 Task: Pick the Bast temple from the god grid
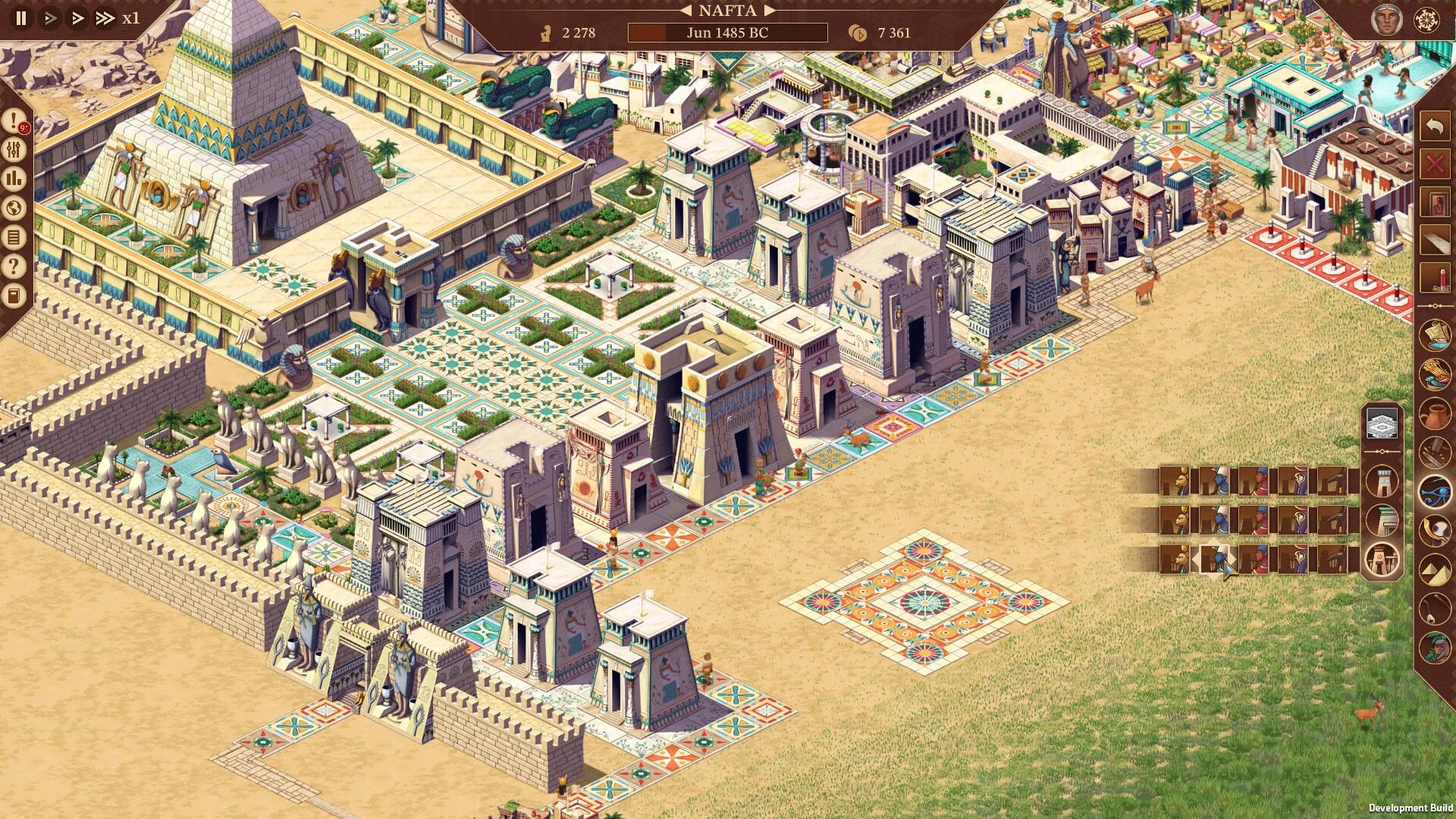click(1175, 481)
